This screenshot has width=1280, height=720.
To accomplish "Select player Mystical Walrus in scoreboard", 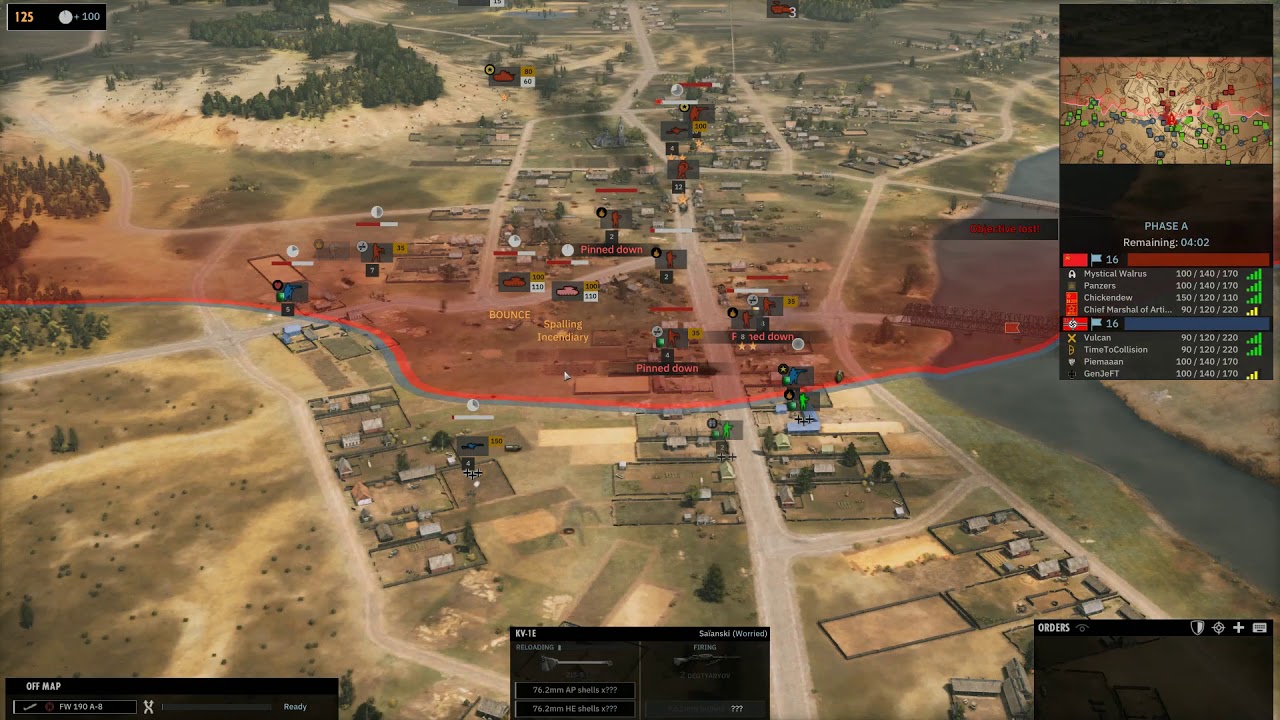I will pyautogui.click(x=1115, y=274).
